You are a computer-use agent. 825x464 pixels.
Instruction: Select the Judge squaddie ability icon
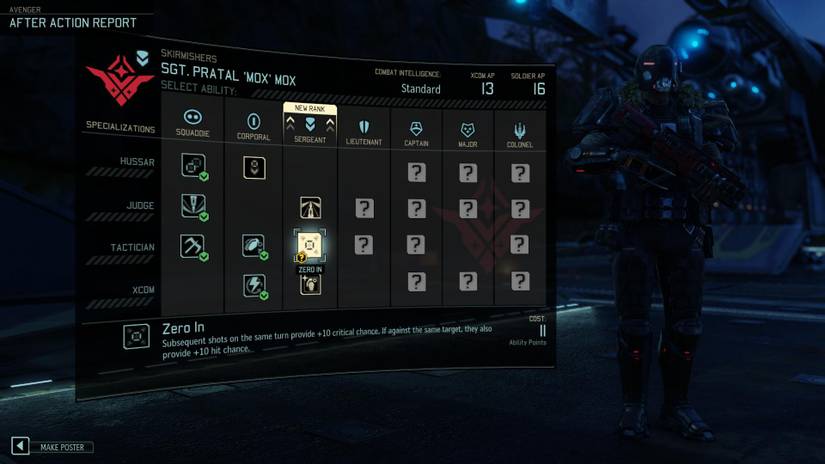click(193, 205)
